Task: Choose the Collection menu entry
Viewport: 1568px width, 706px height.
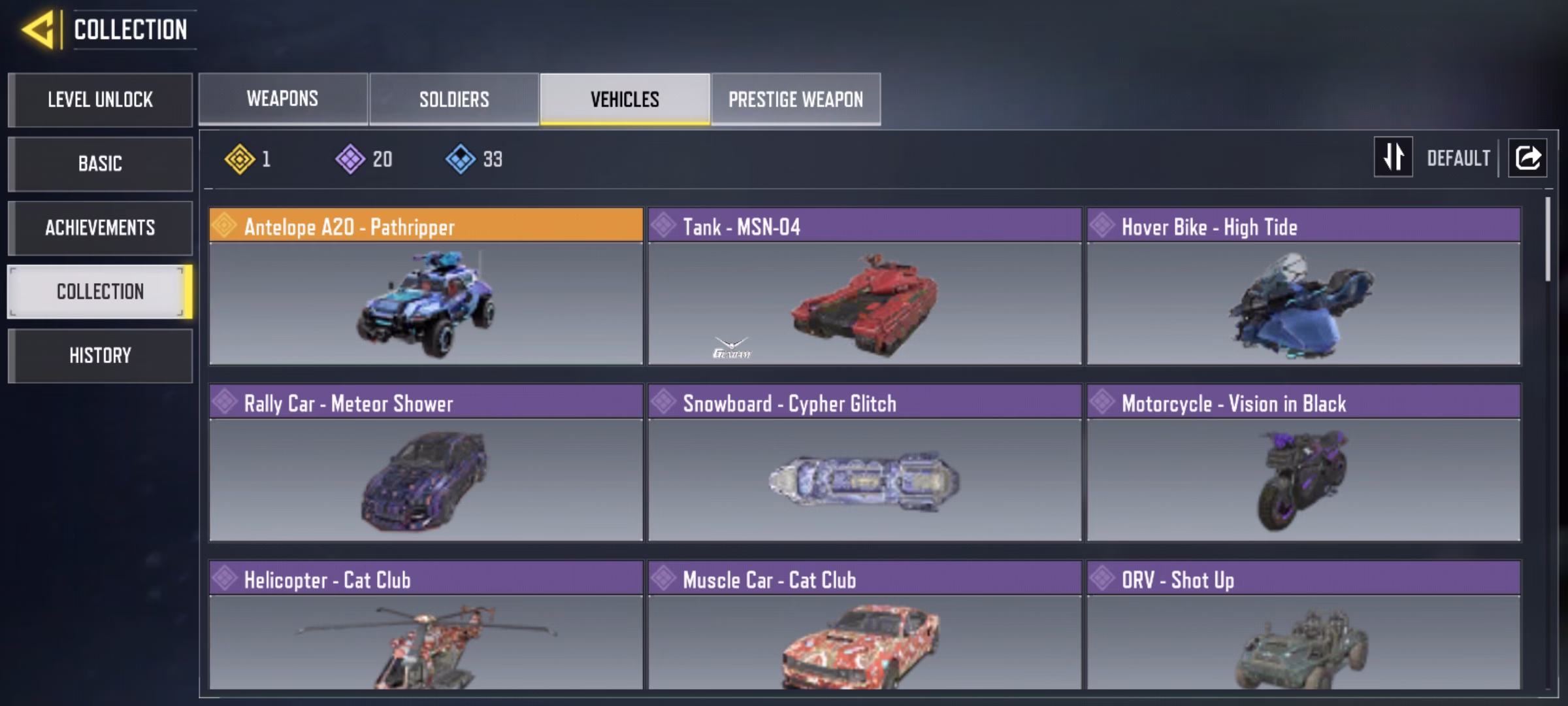Action: coord(100,292)
